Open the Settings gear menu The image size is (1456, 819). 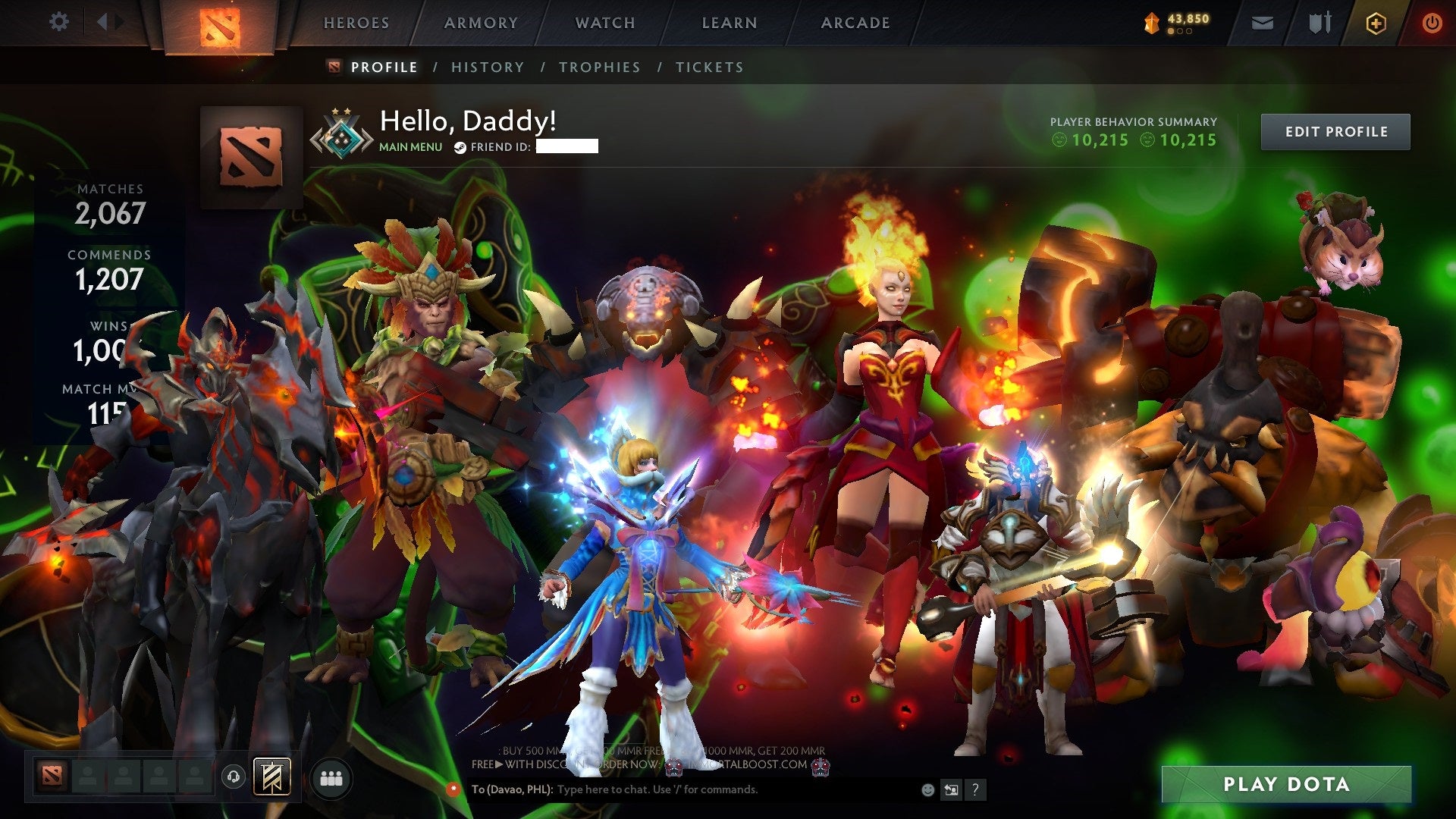coord(59,22)
